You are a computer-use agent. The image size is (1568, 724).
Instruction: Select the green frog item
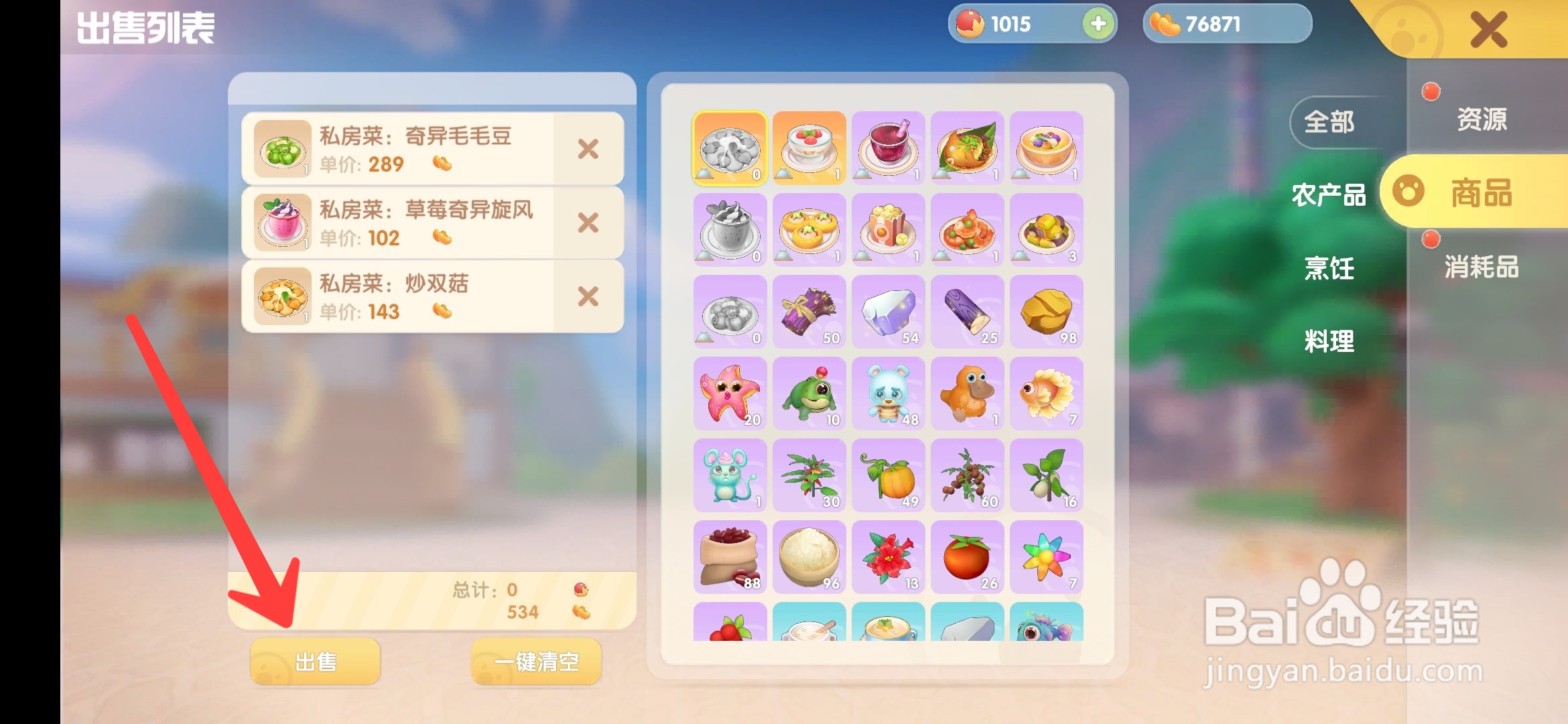[809, 394]
